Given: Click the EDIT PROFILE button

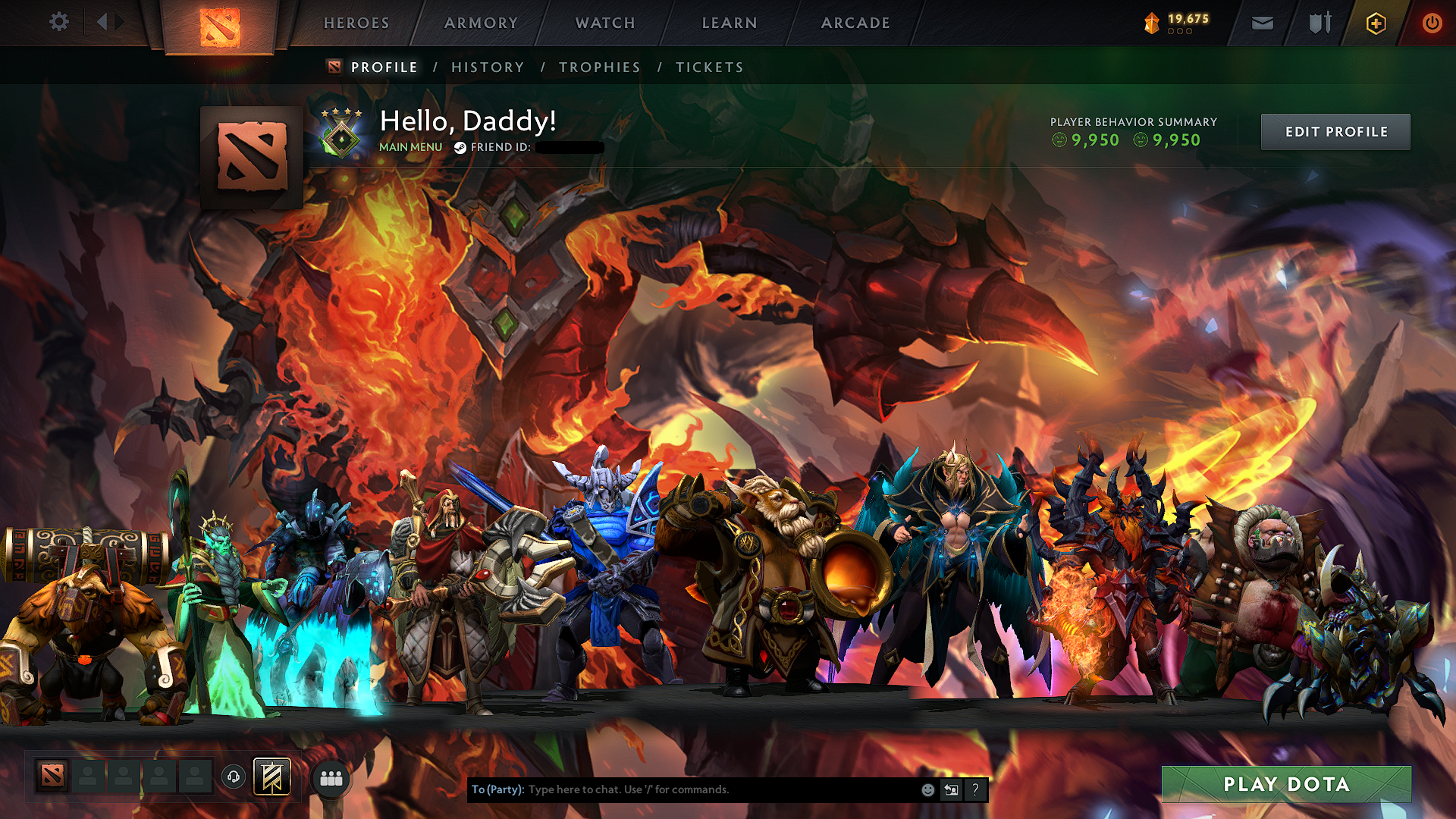Looking at the screenshot, I should click(1335, 131).
